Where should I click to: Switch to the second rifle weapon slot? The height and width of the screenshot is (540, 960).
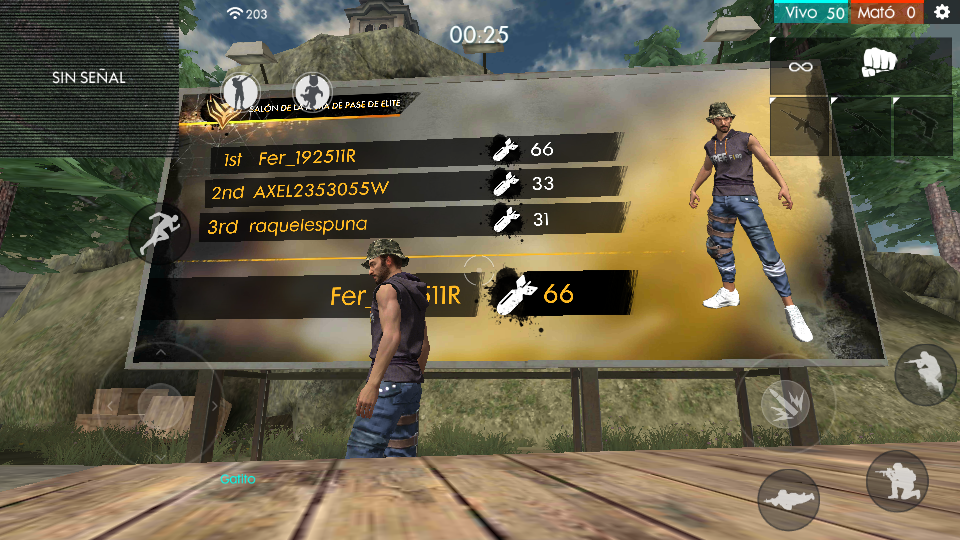[860, 125]
